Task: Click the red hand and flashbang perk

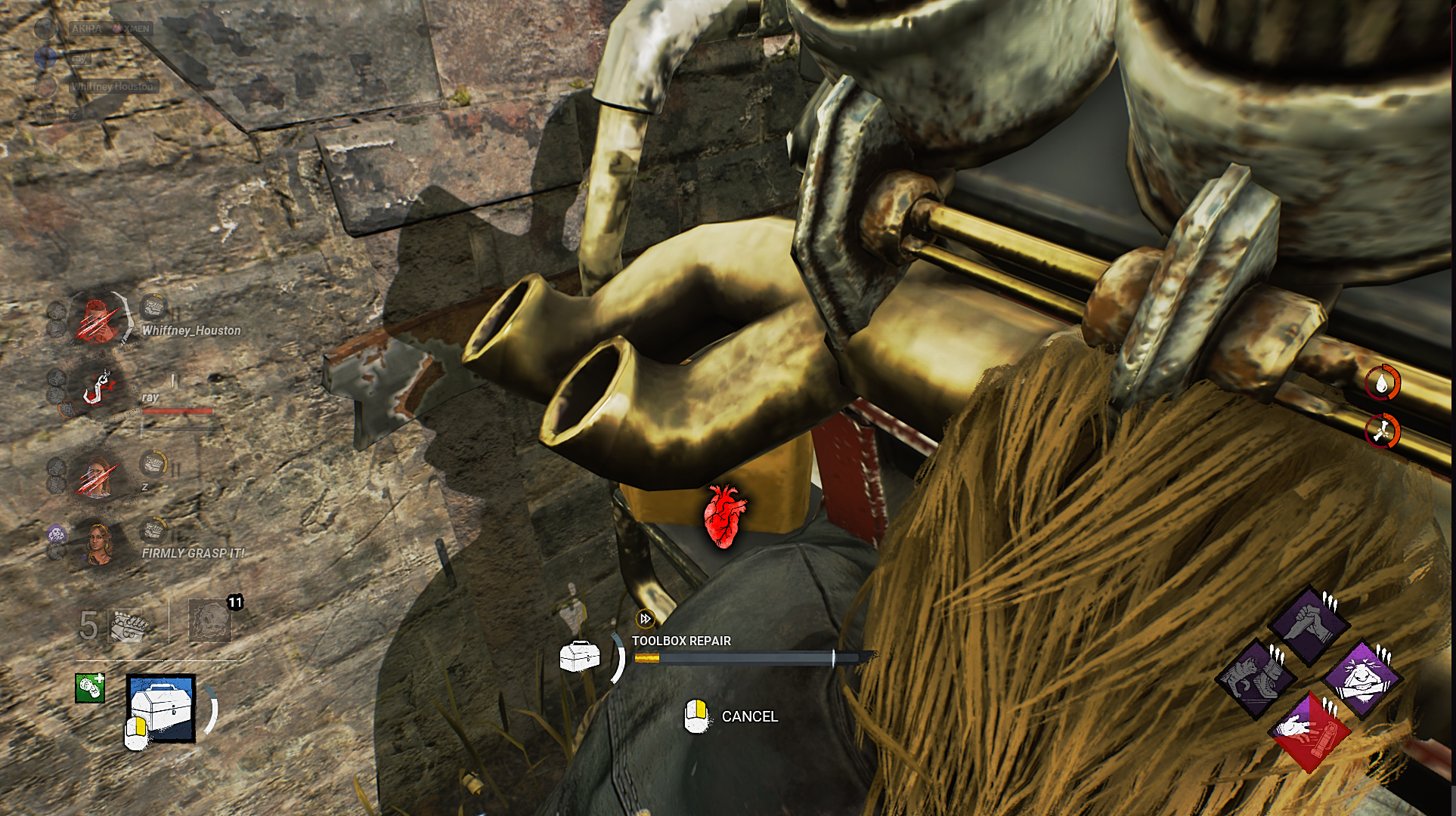Action: (1309, 731)
